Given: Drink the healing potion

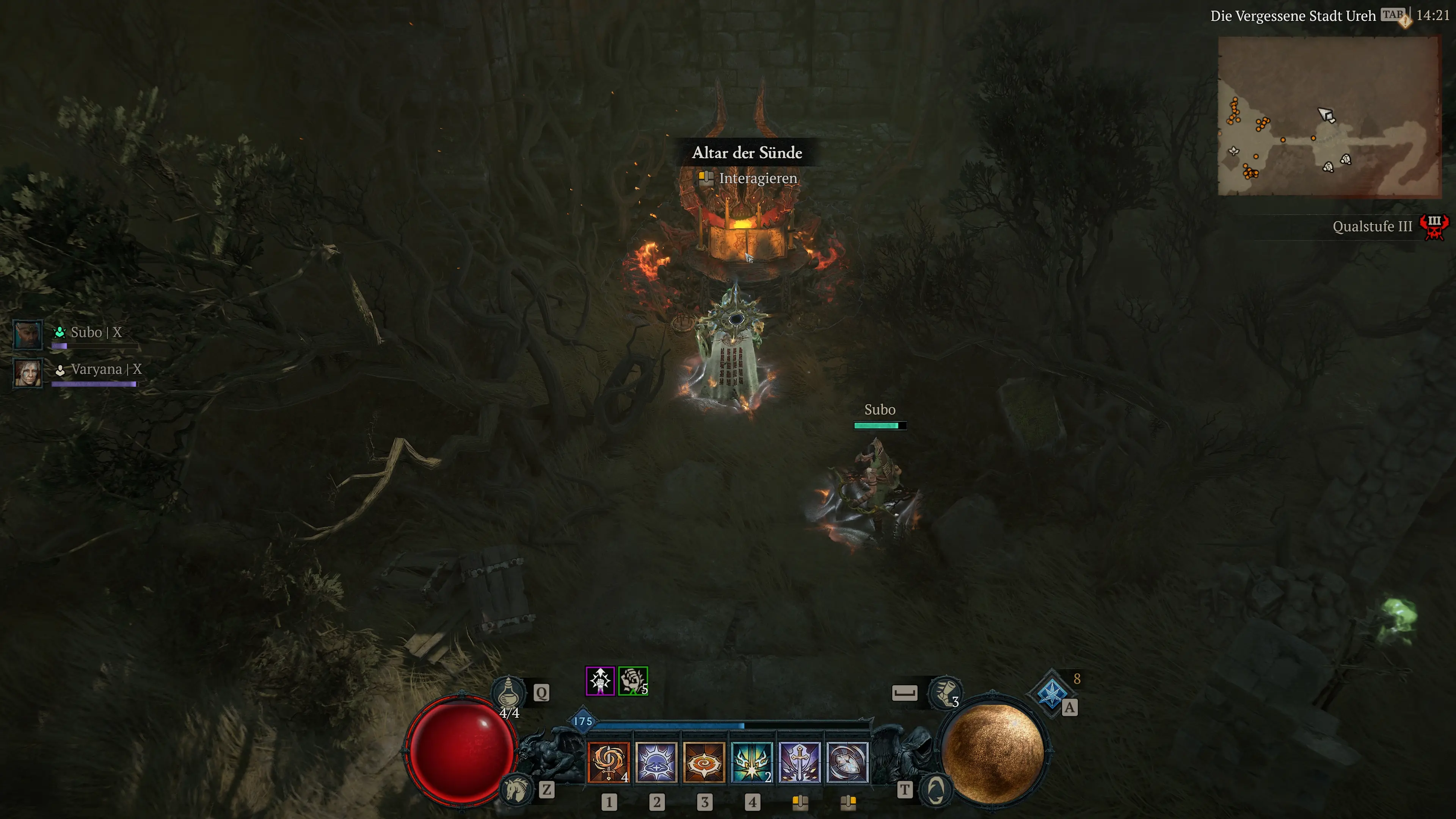Looking at the screenshot, I should (508, 691).
